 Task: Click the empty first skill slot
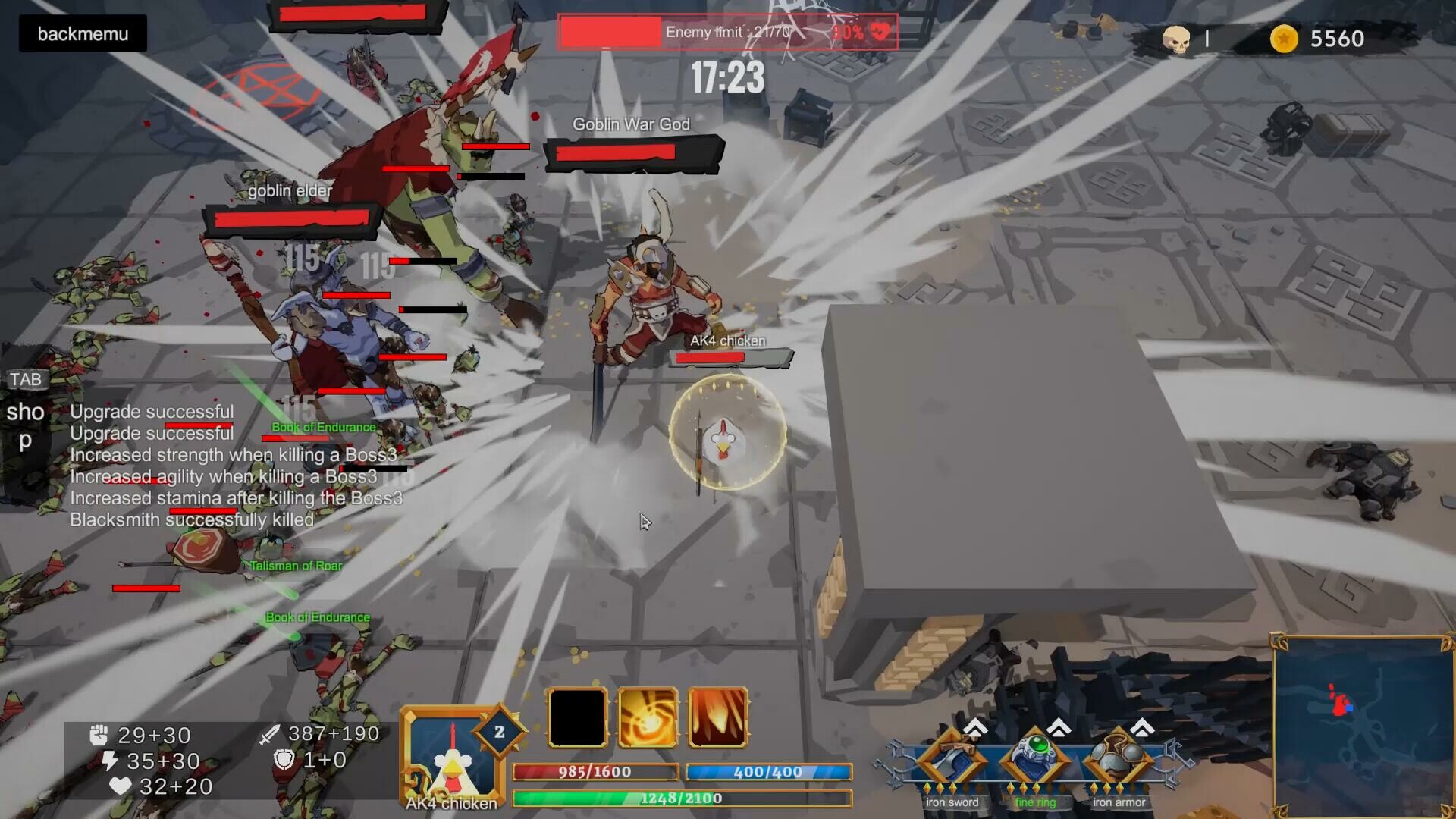tap(577, 716)
